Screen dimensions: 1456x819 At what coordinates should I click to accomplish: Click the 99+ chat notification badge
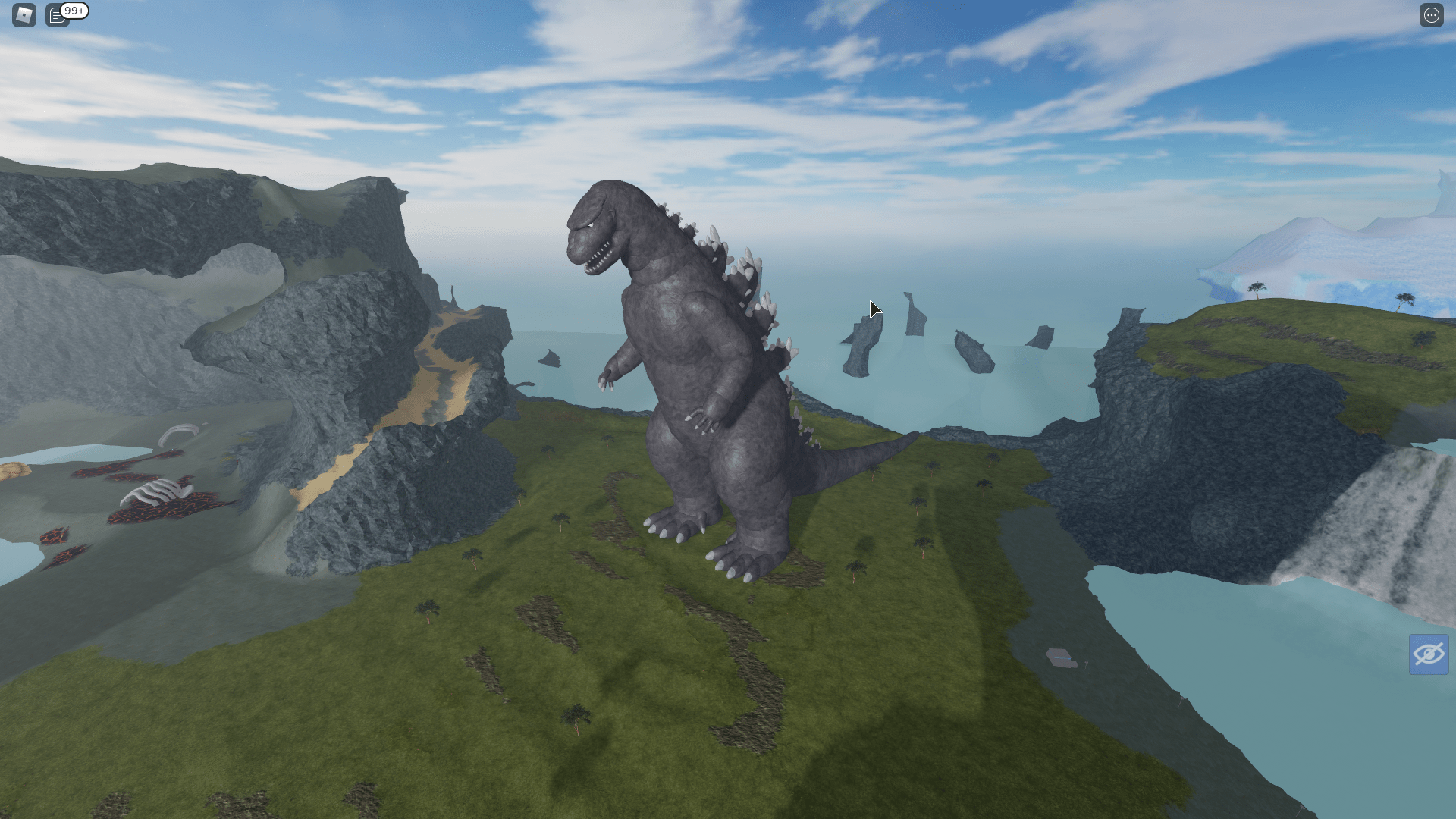[x=73, y=11]
